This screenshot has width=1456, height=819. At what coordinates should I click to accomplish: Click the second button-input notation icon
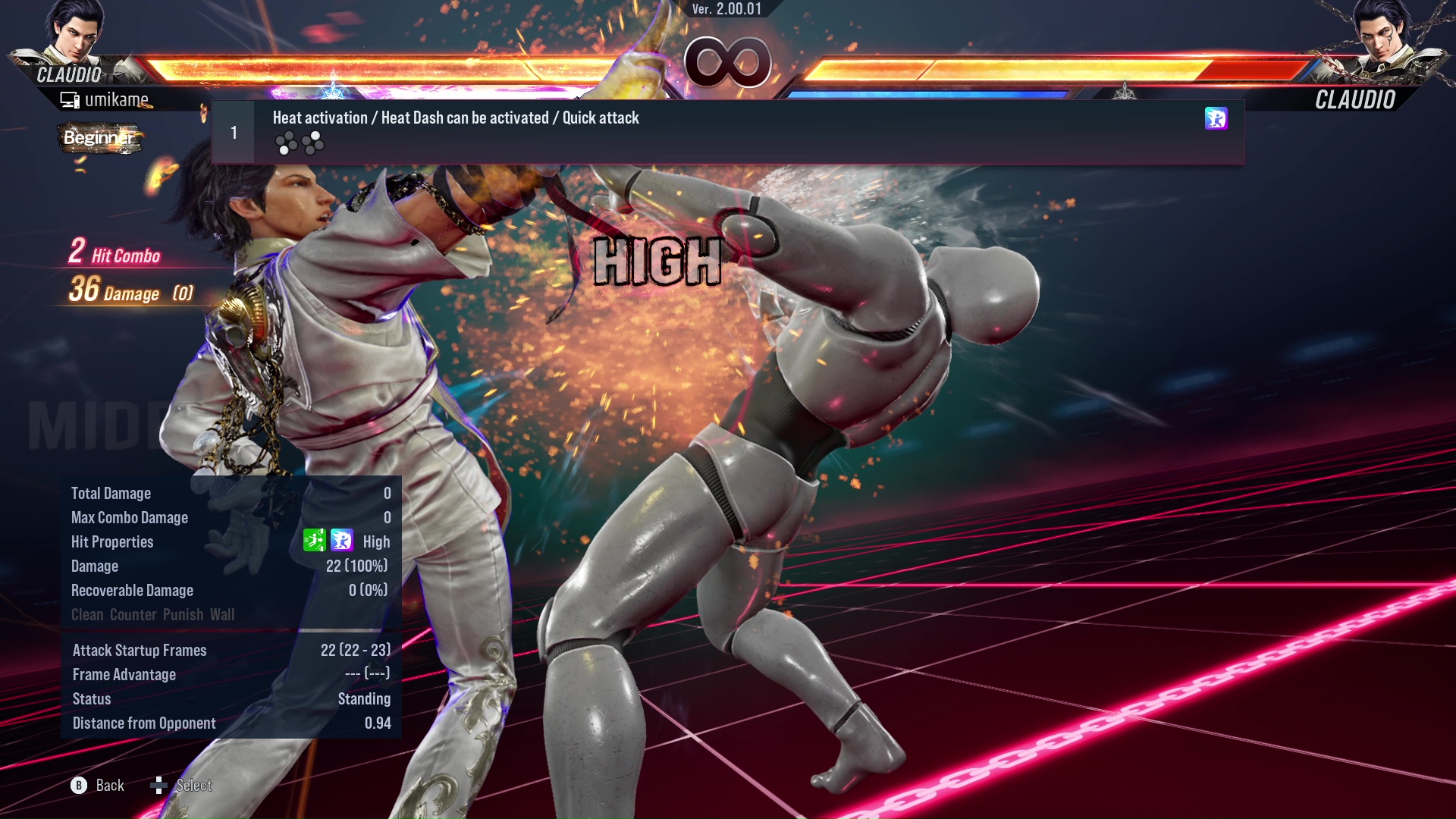click(312, 143)
